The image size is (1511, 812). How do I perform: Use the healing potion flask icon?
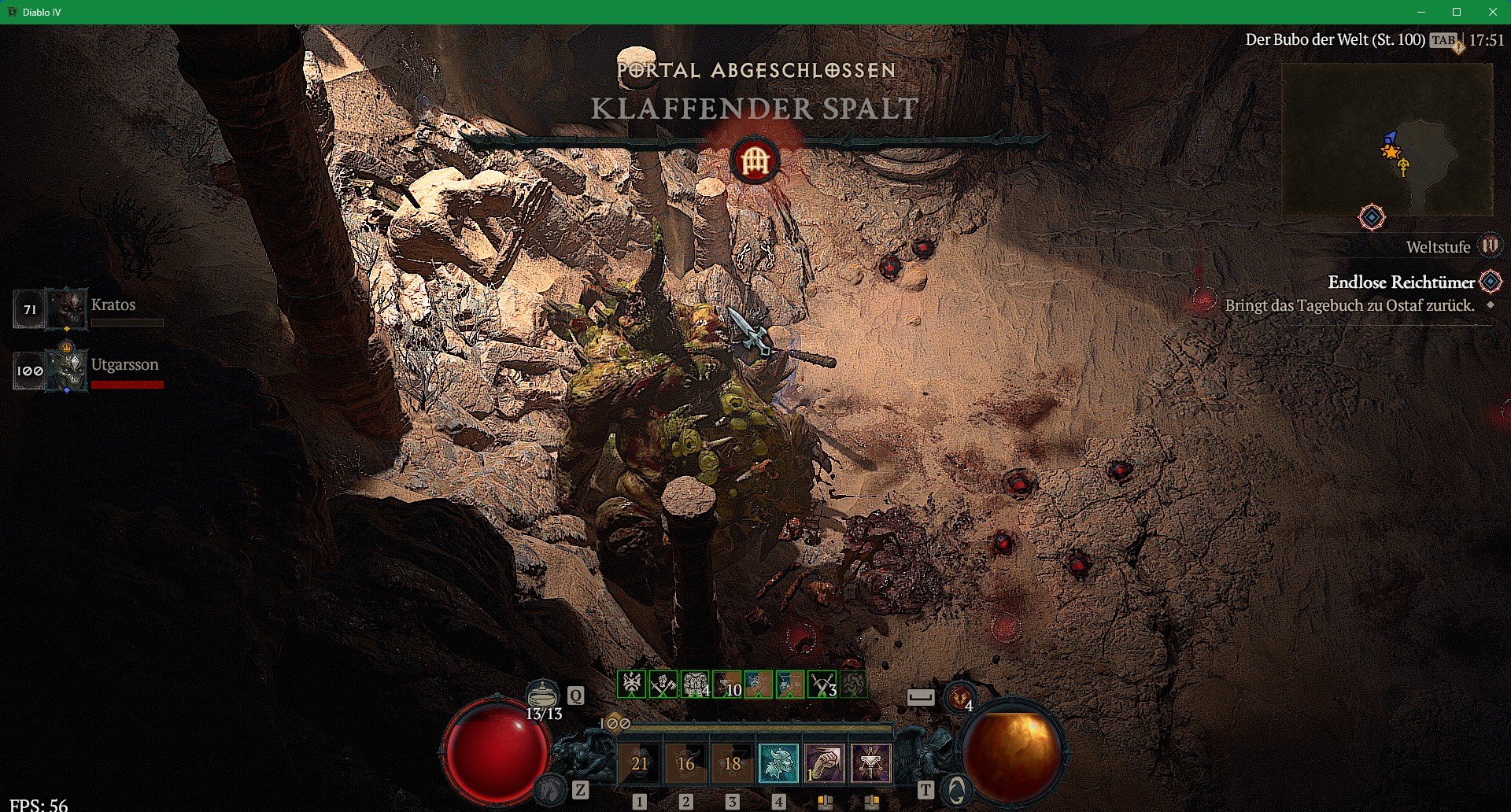tap(542, 696)
